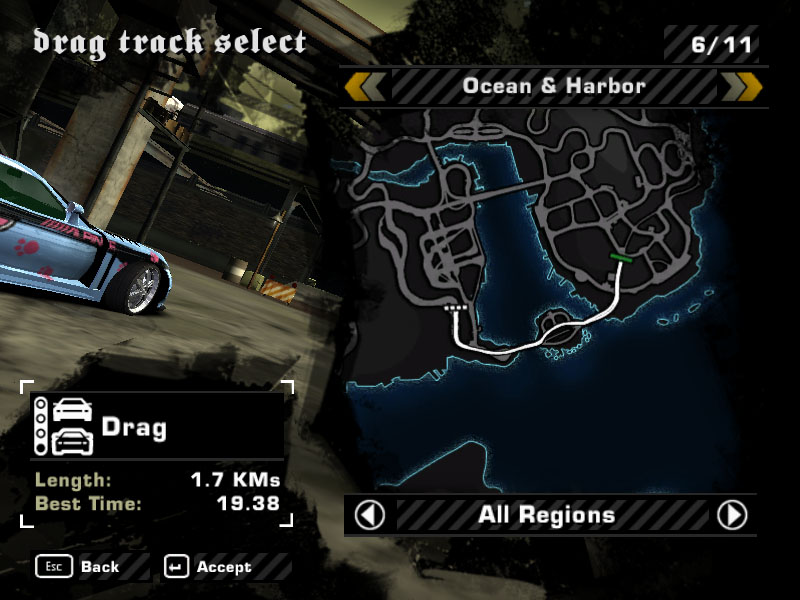The height and width of the screenshot is (600, 800).
Task: Accept the Ocean & Harbor track
Action: click(210, 567)
